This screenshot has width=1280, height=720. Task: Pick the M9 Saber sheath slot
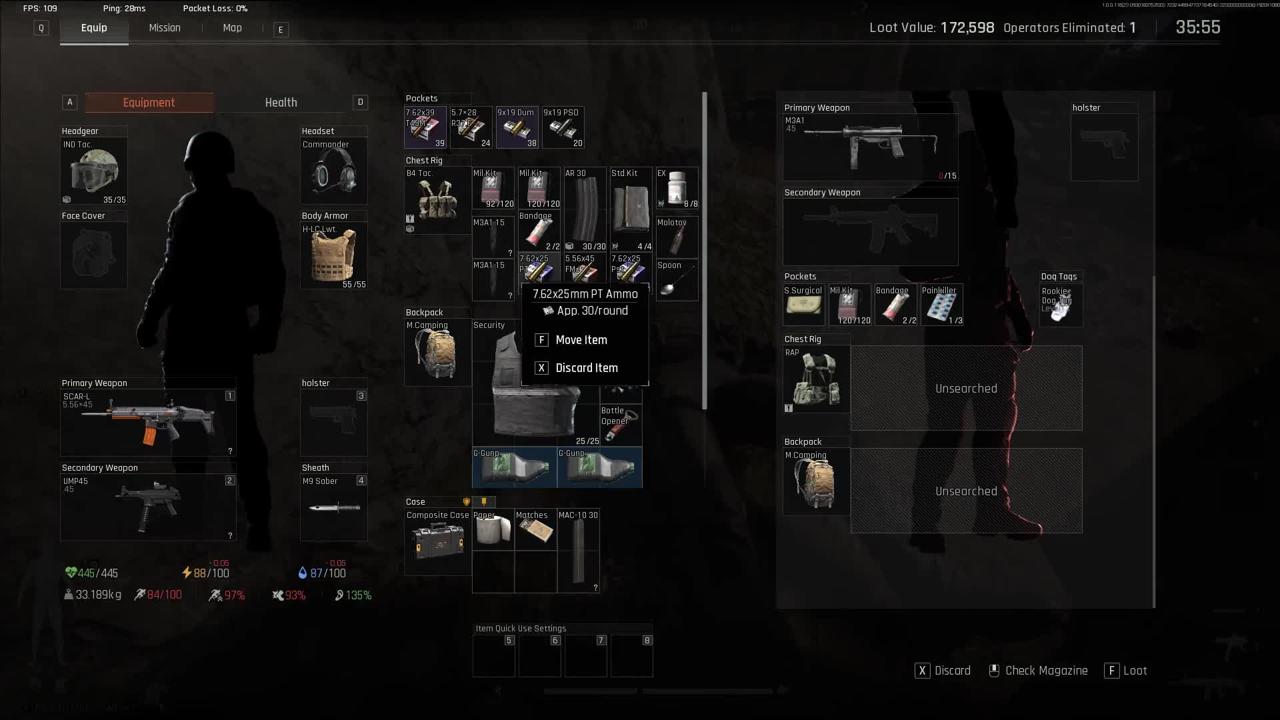pyautogui.click(x=334, y=507)
